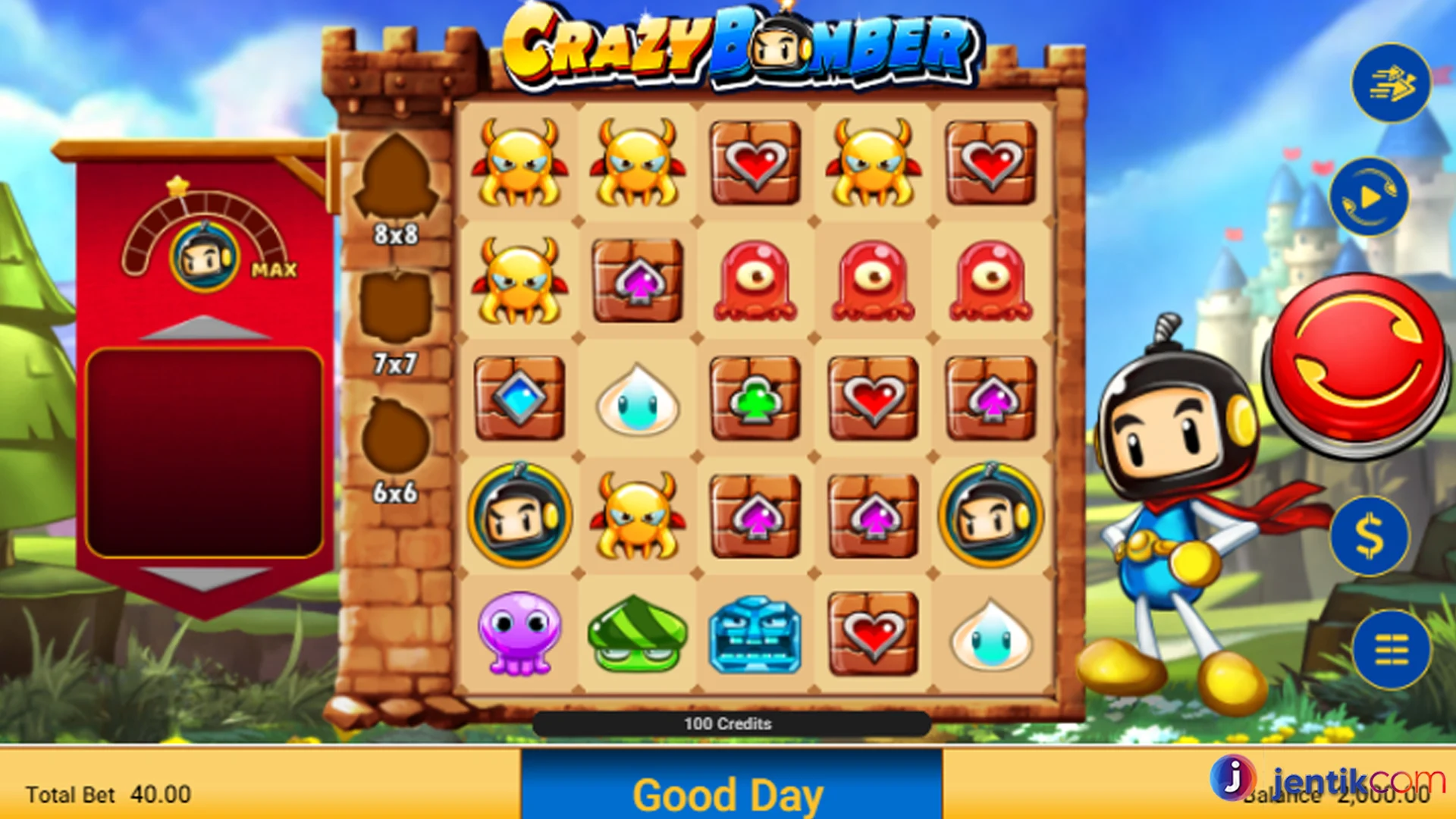Select the turbo spin icon
This screenshot has width=1456, height=819.
click(x=1392, y=83)
